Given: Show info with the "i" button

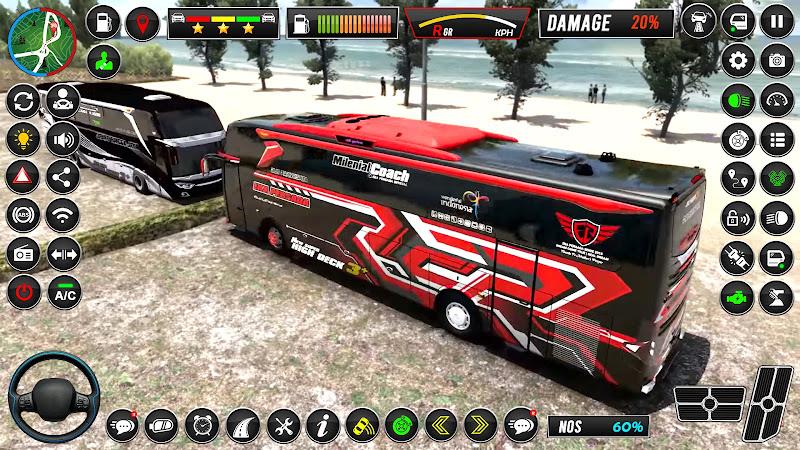Looking at the screenshot, I should pyautogui.click(x=321, y=425).
